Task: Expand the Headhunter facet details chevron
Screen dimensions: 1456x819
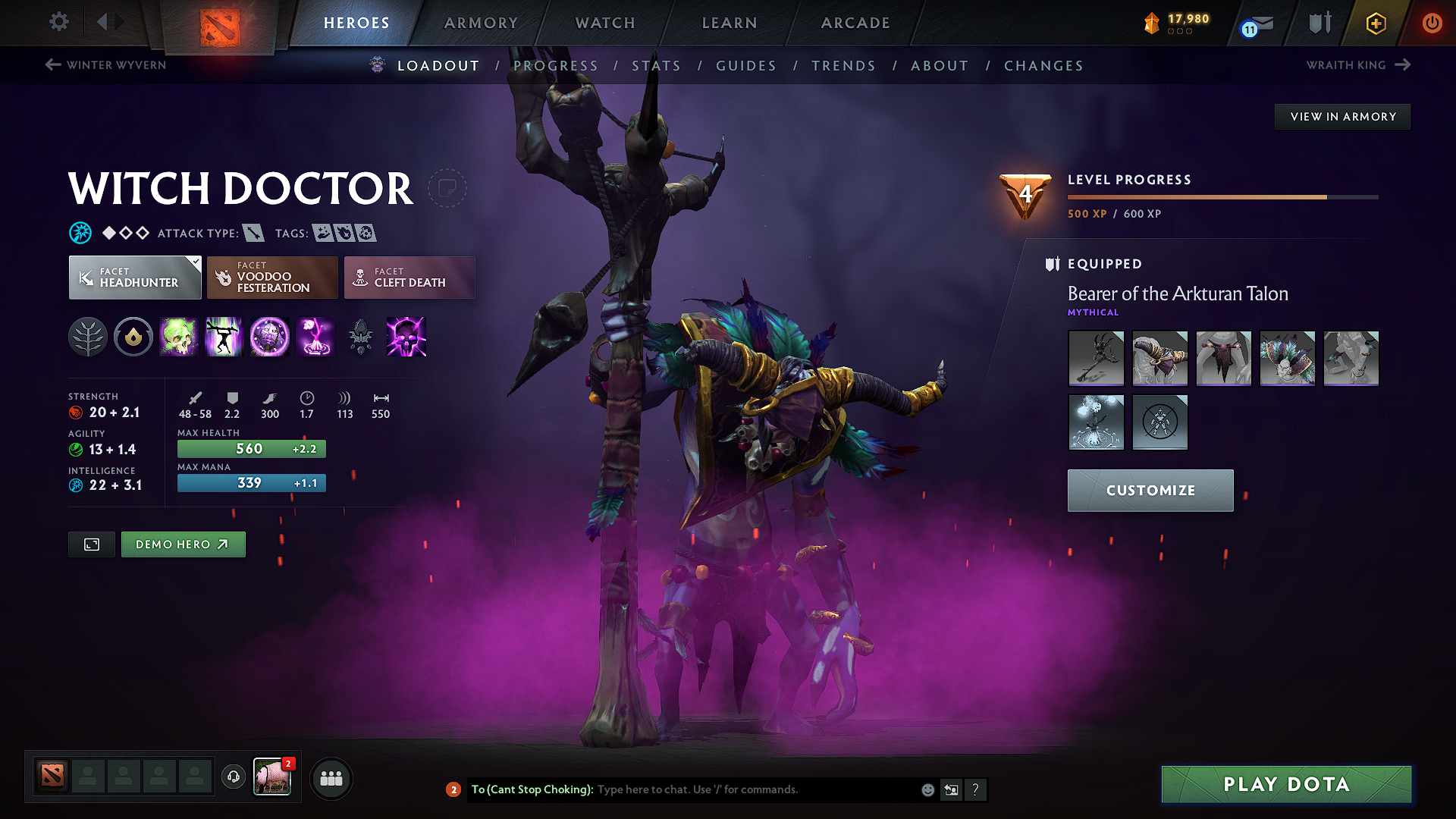Action: [x=197, y=261]
